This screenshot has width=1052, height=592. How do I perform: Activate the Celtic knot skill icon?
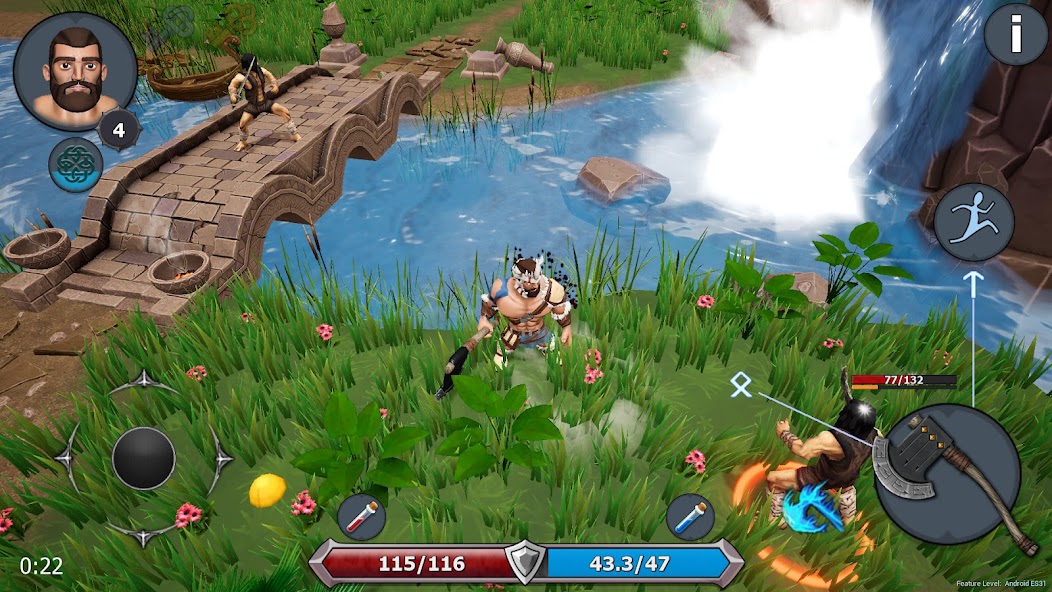click(x=76, y=165)
